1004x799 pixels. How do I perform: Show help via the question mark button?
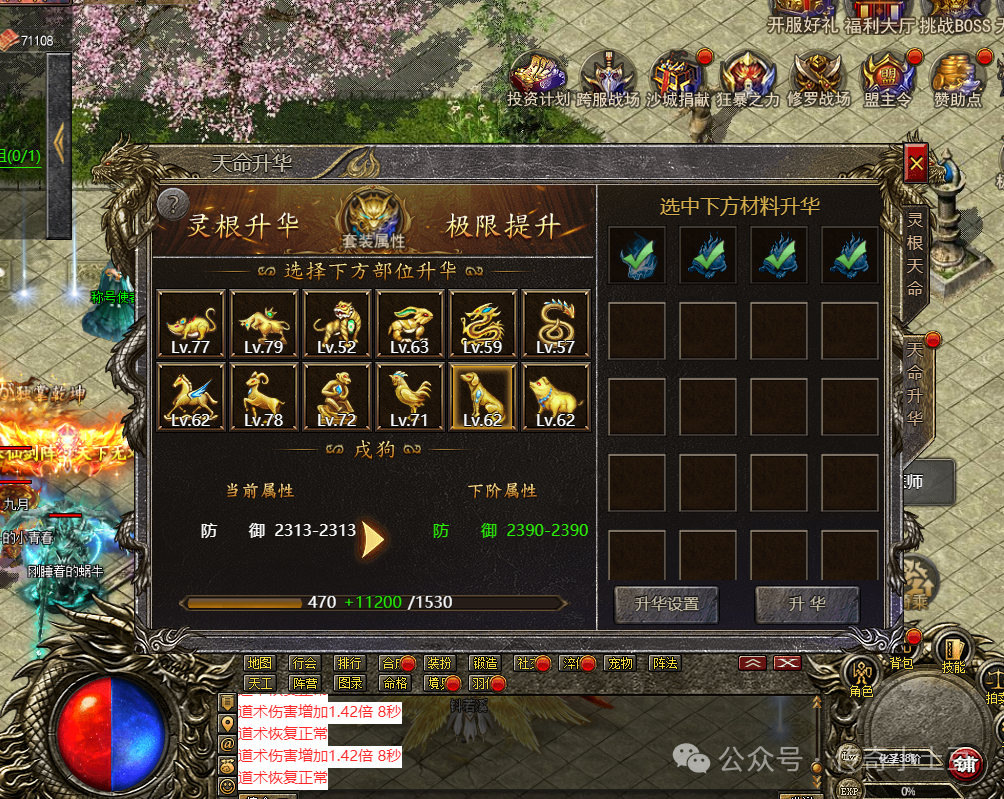pos(173,203)
